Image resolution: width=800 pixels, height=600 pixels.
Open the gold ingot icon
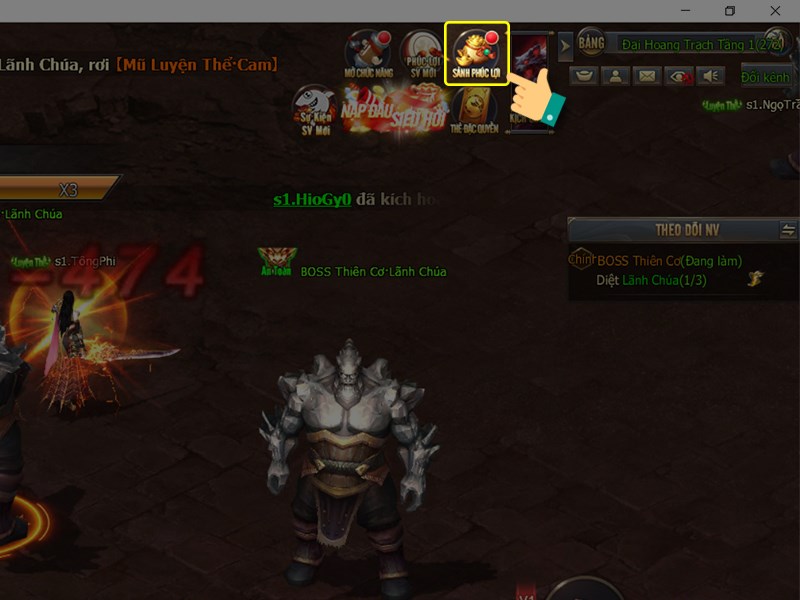(x=585, y=76)
